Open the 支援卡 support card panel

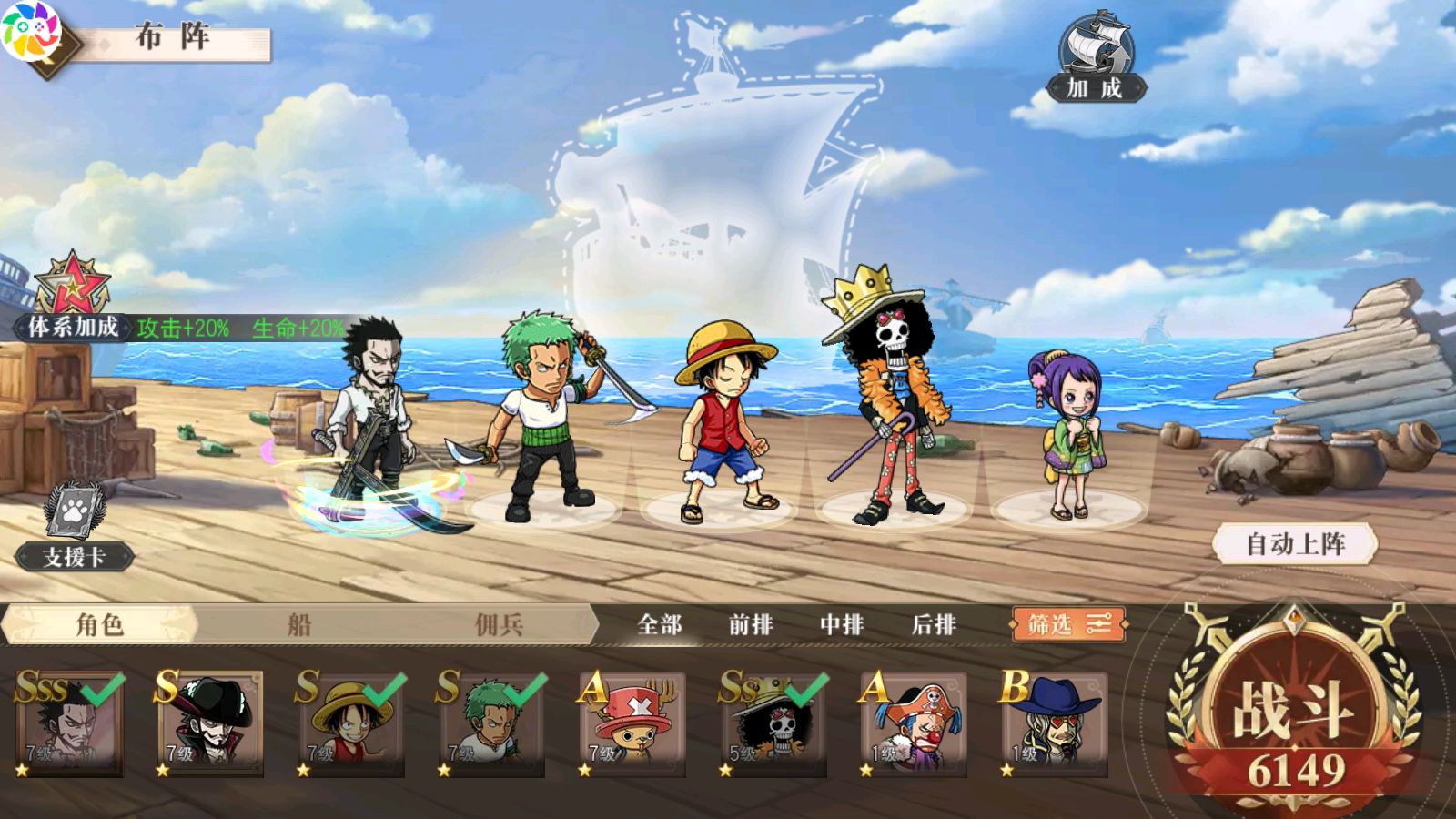pos(75,528)
